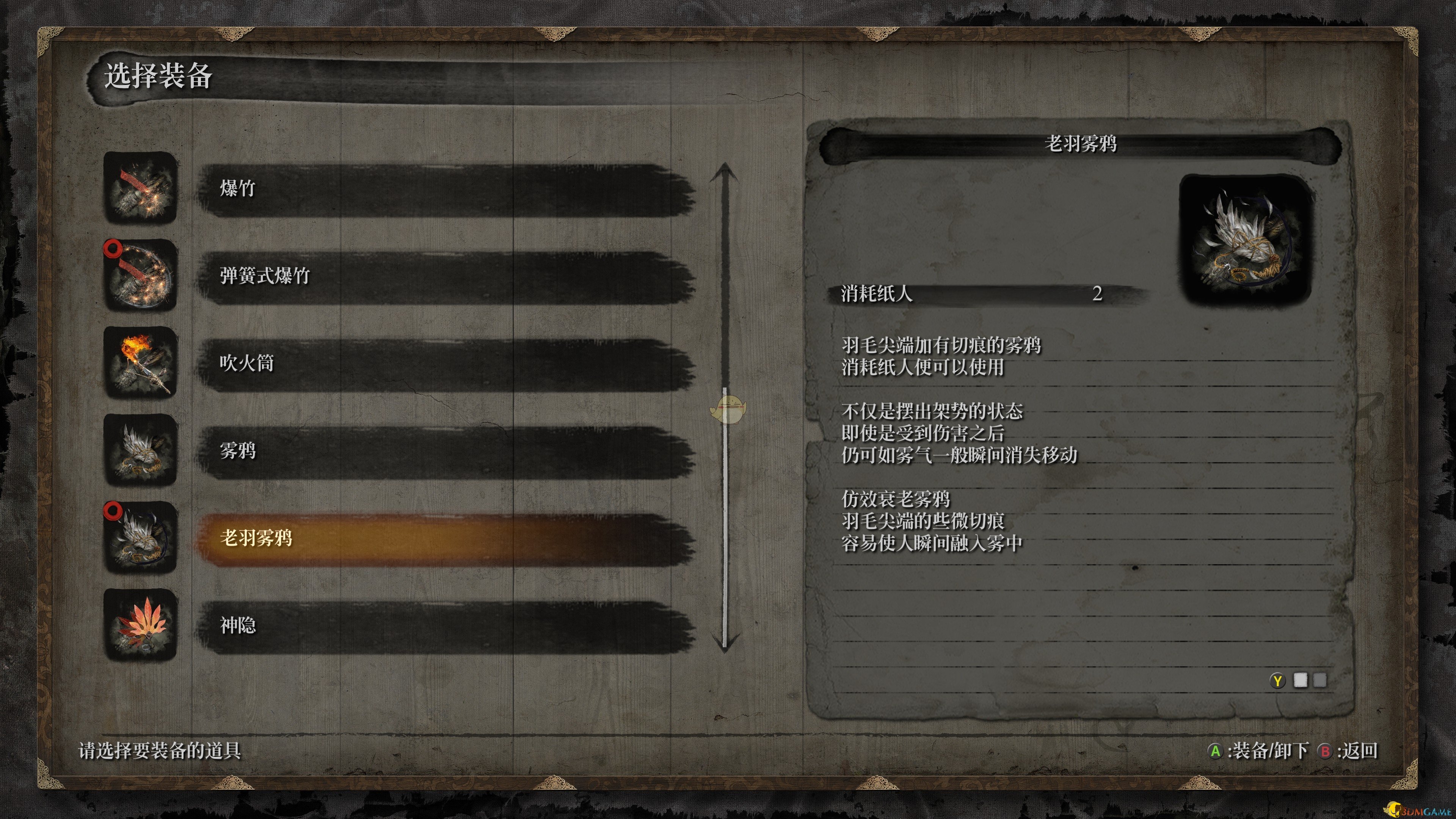The height and width of the screenshot is (819, 1456).
Task: Click the down arrow of the list scrollbar
Action: [x=724, y=644]
